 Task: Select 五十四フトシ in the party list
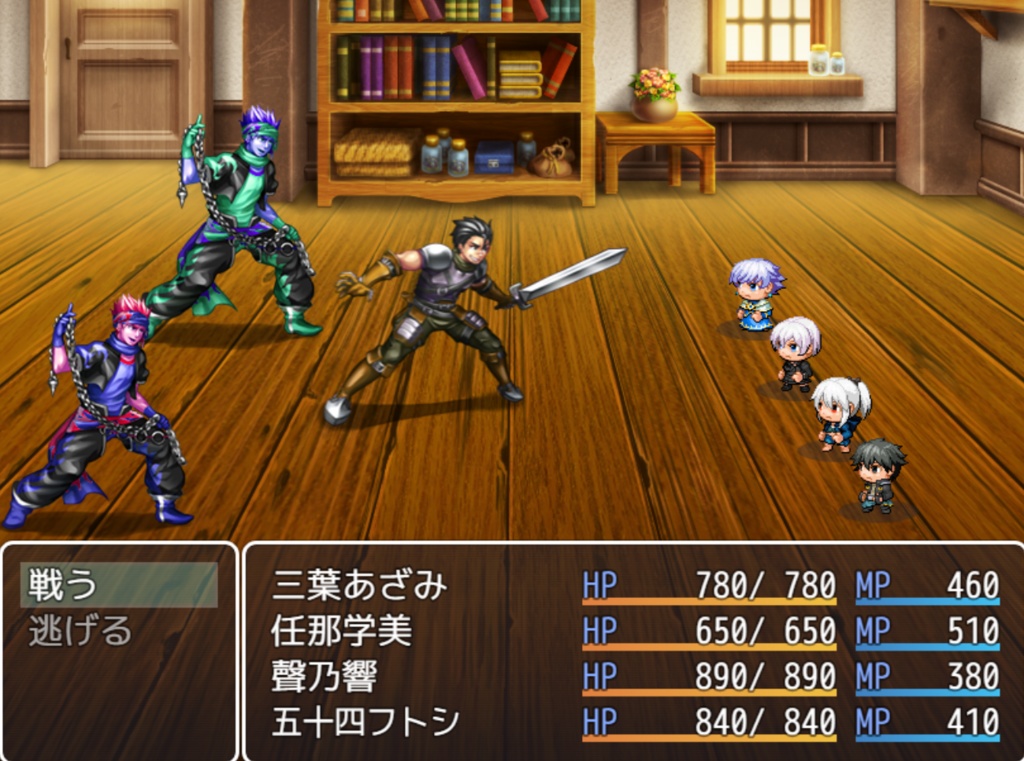pyautogui.click(x=634, y=722)
